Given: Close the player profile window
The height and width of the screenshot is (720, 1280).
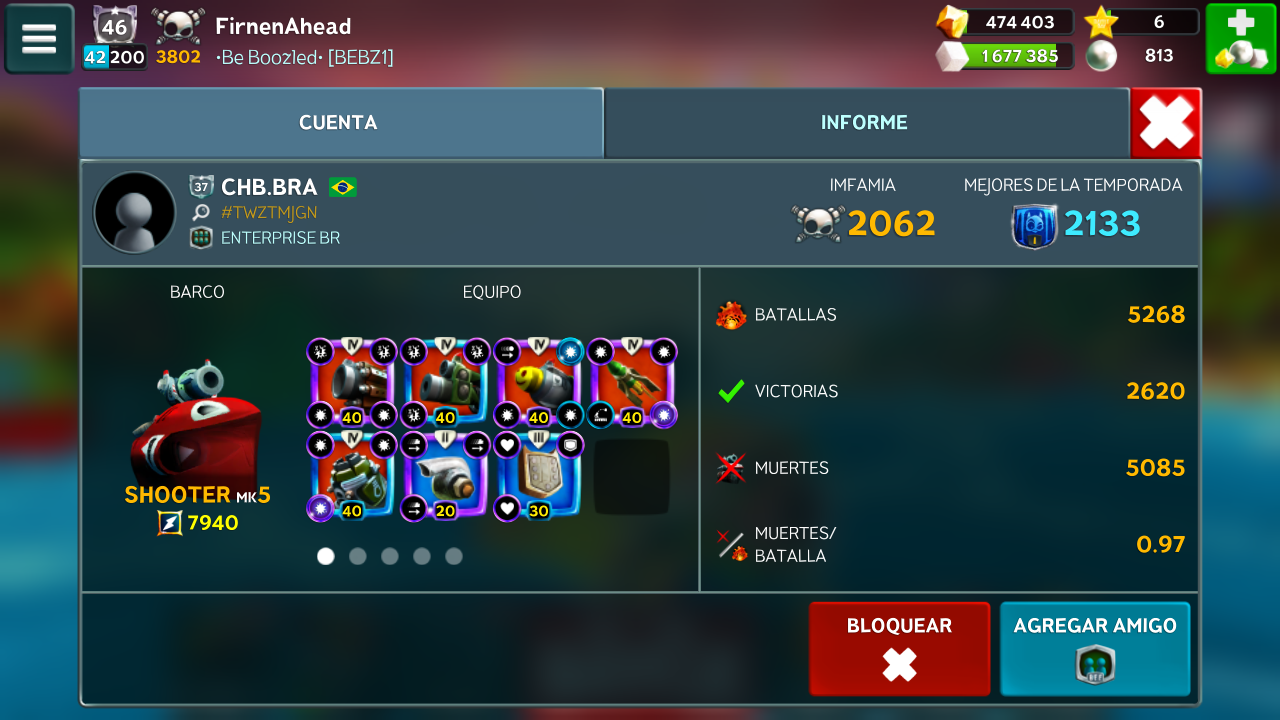Looking at the screenshot, I should pyautogui.click(x=1166, y=123).
